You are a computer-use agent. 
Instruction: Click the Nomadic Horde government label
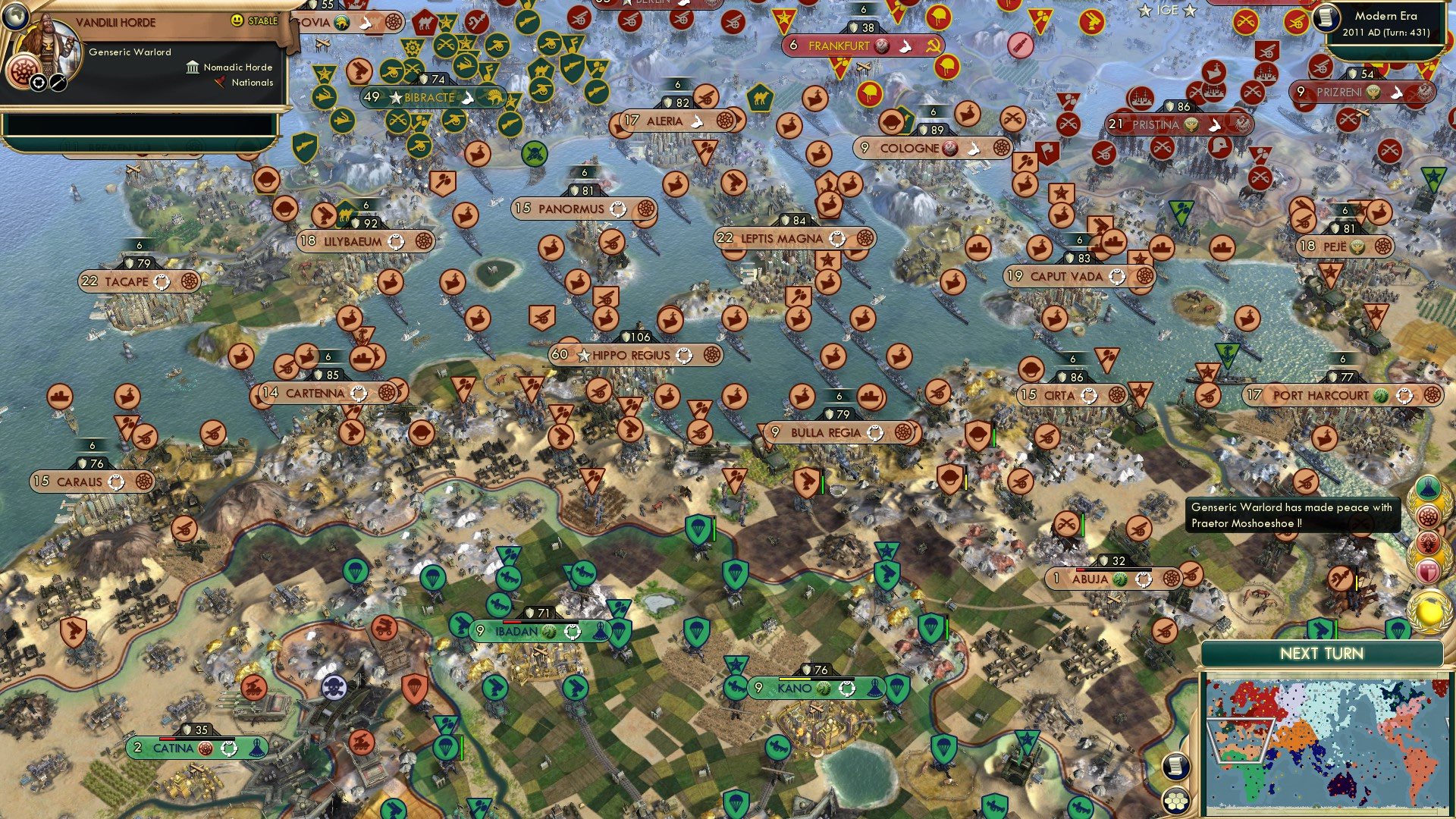click(x=236, y=67)
